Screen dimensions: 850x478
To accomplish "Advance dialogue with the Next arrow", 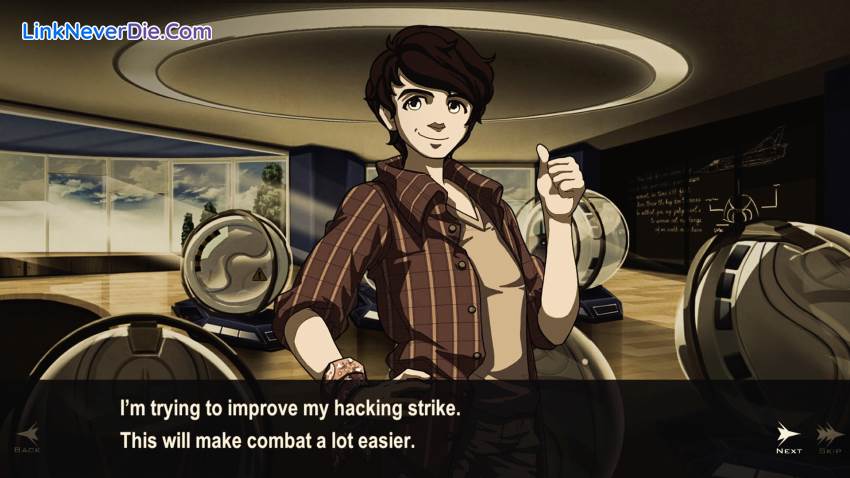I will [x=789, y=437].
